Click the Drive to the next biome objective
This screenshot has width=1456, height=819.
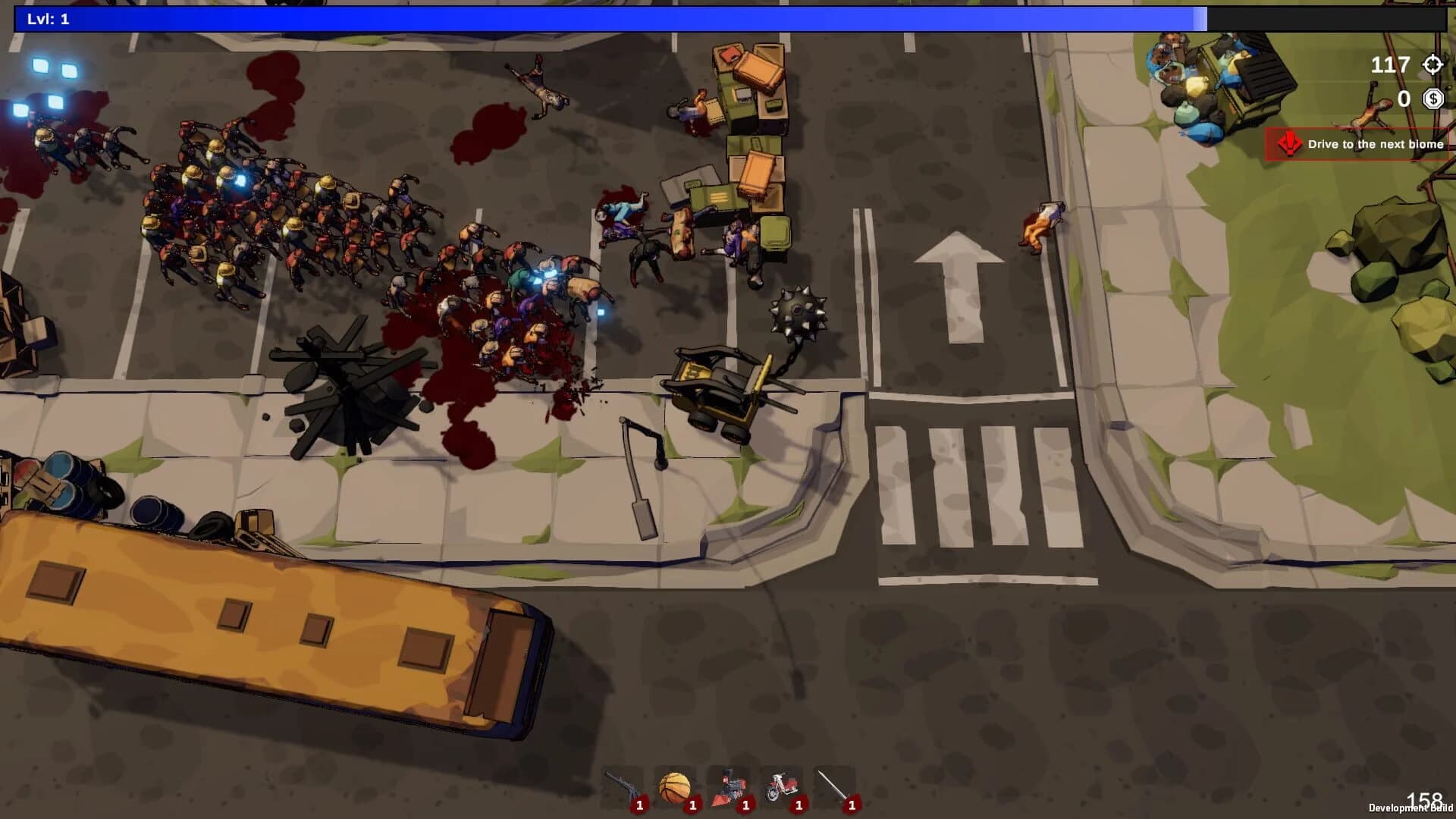click(x=1375, y=143)
